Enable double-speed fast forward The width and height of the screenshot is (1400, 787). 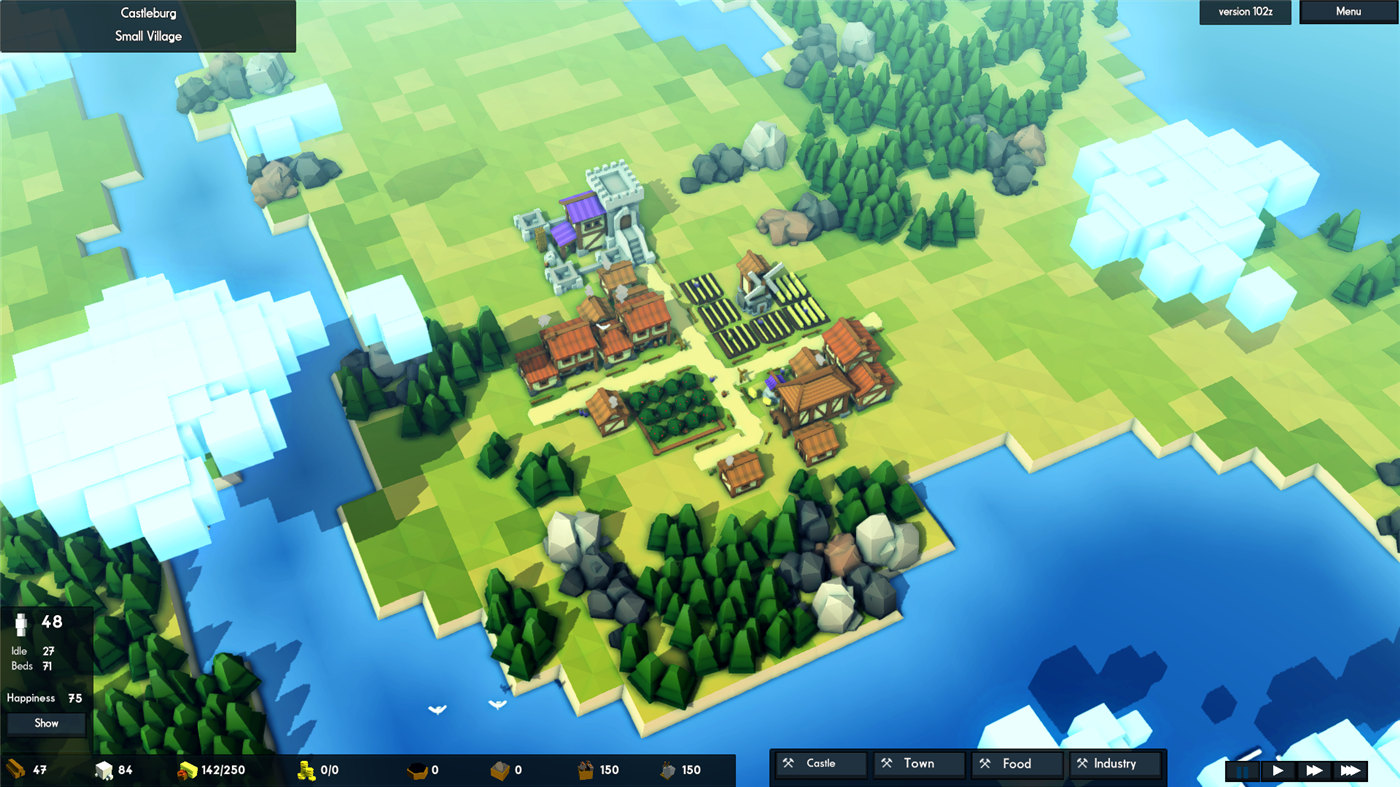[x=1315, y=771]
